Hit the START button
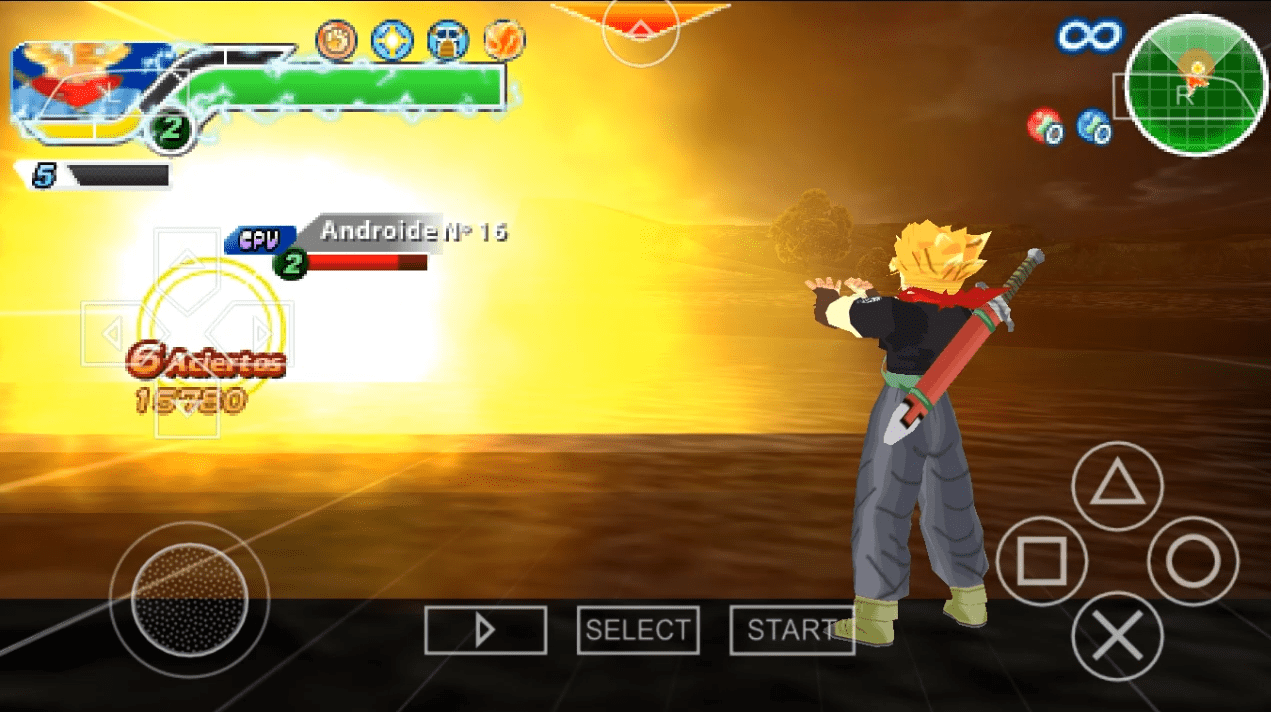 point(791,630)
